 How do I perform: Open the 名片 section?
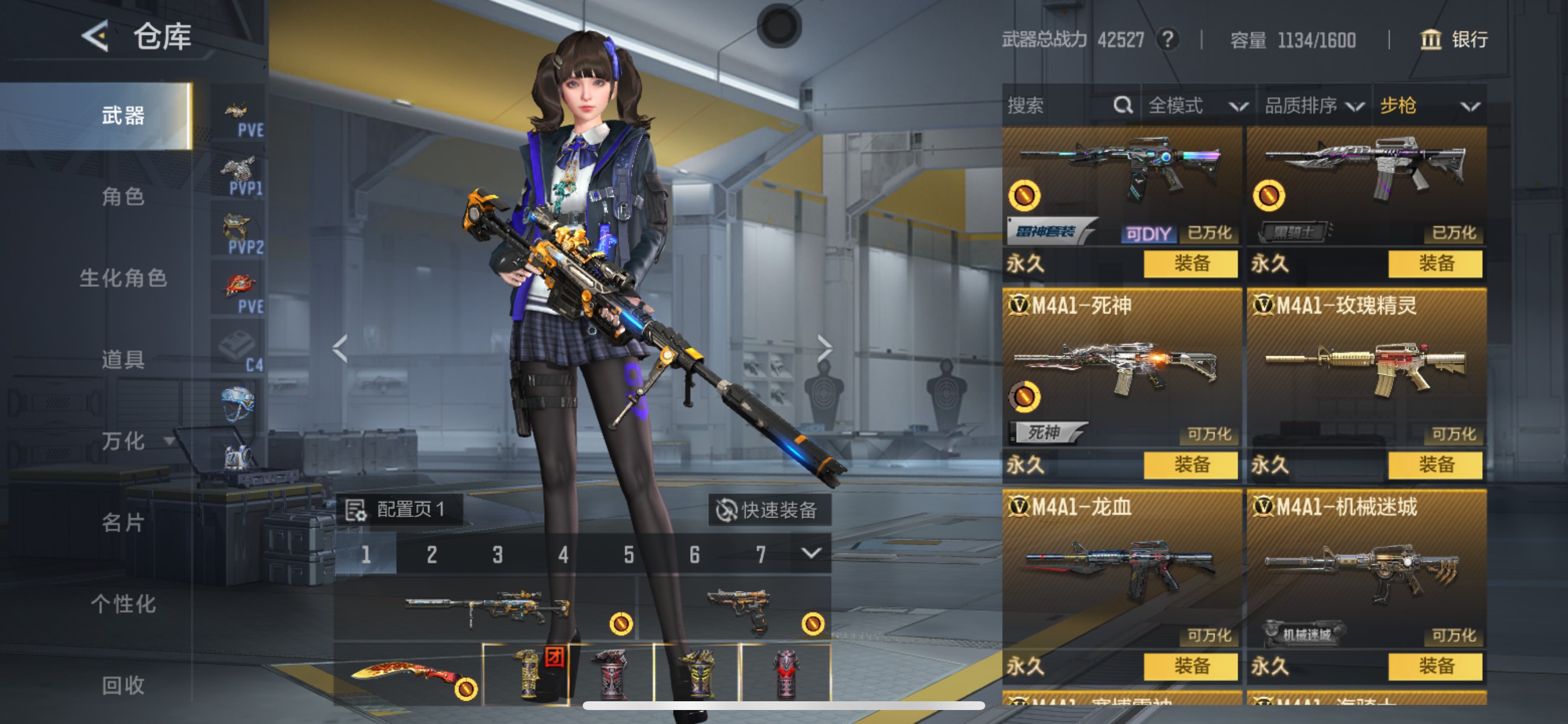pos(123,522)
